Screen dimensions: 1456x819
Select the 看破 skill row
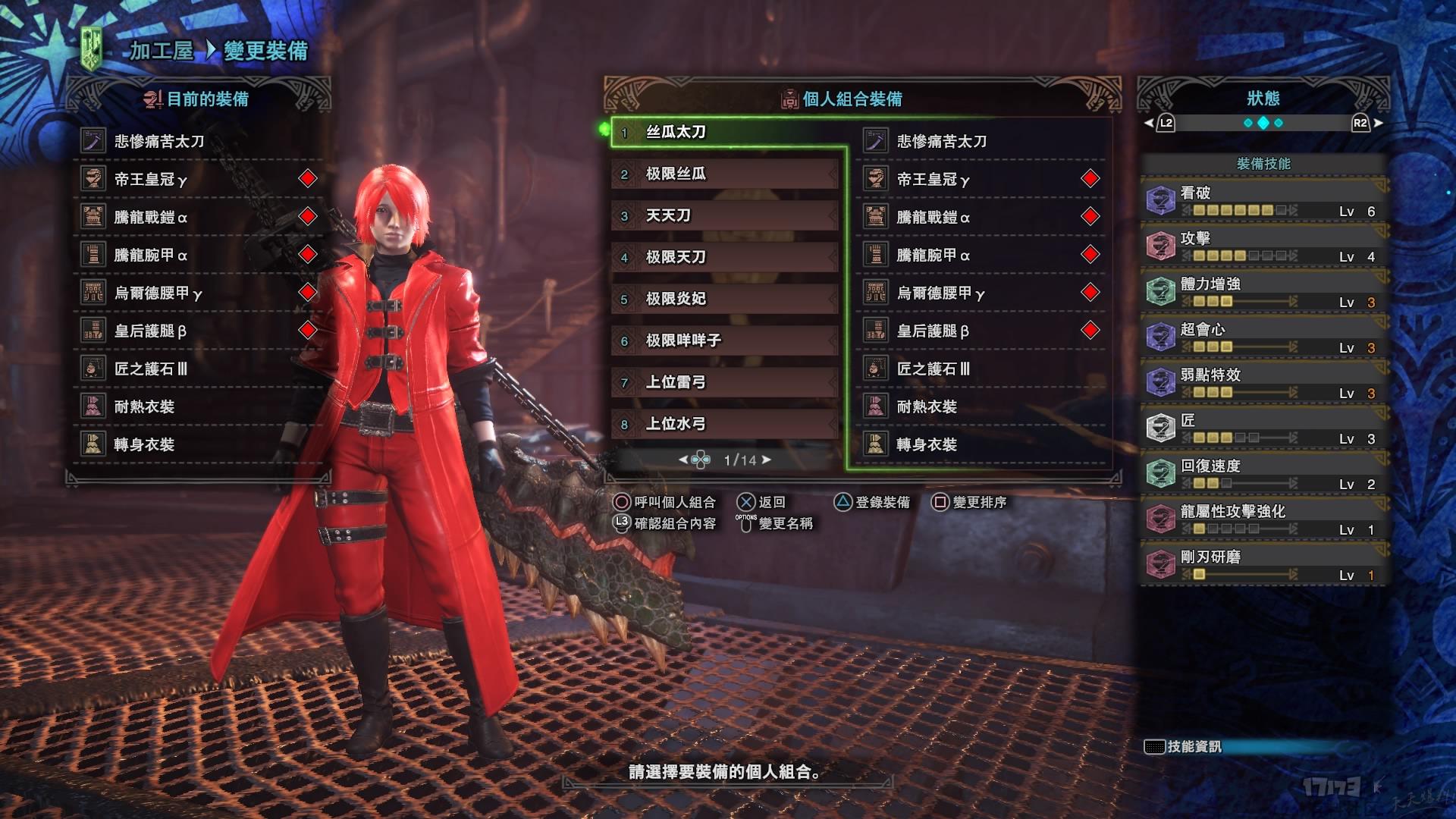click(x=1263, y=201)
